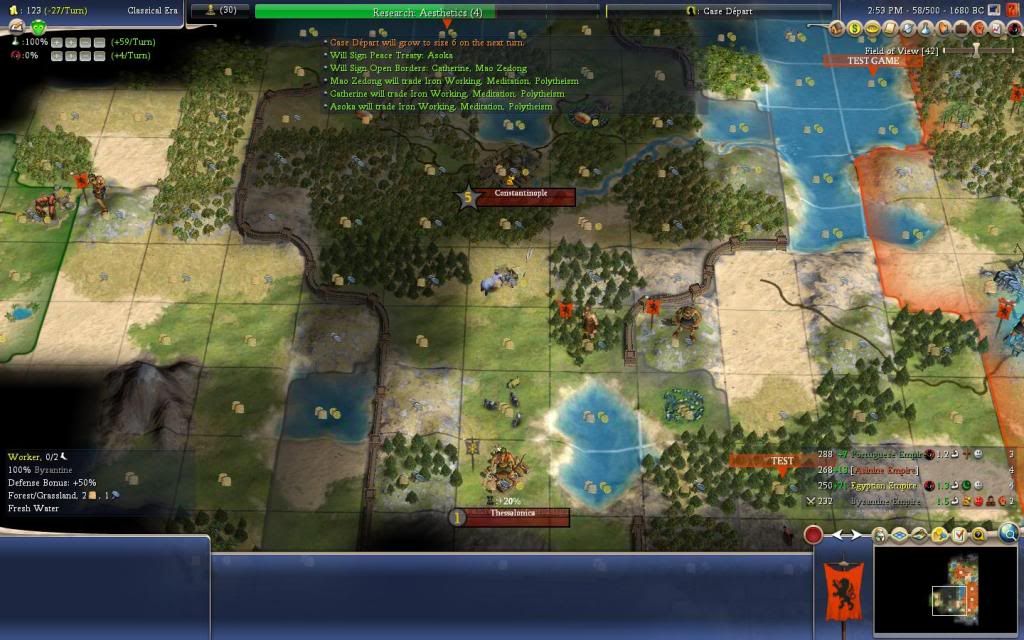The height and width of the screenshot is (640, 1024).
Task: Open the globe view magnifier button
Action: tap(1009, 534)
